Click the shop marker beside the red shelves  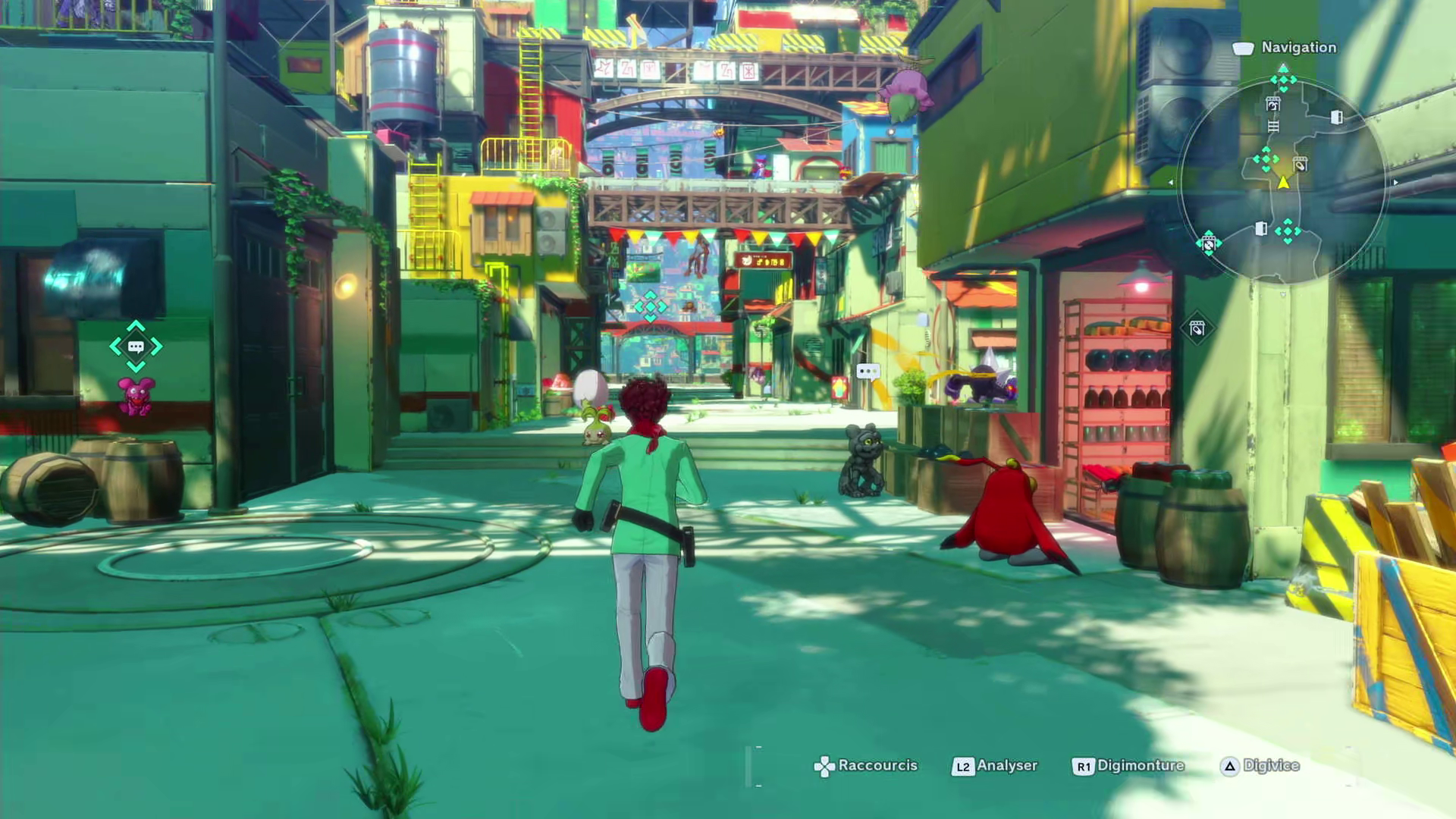tap(1197, 328)
